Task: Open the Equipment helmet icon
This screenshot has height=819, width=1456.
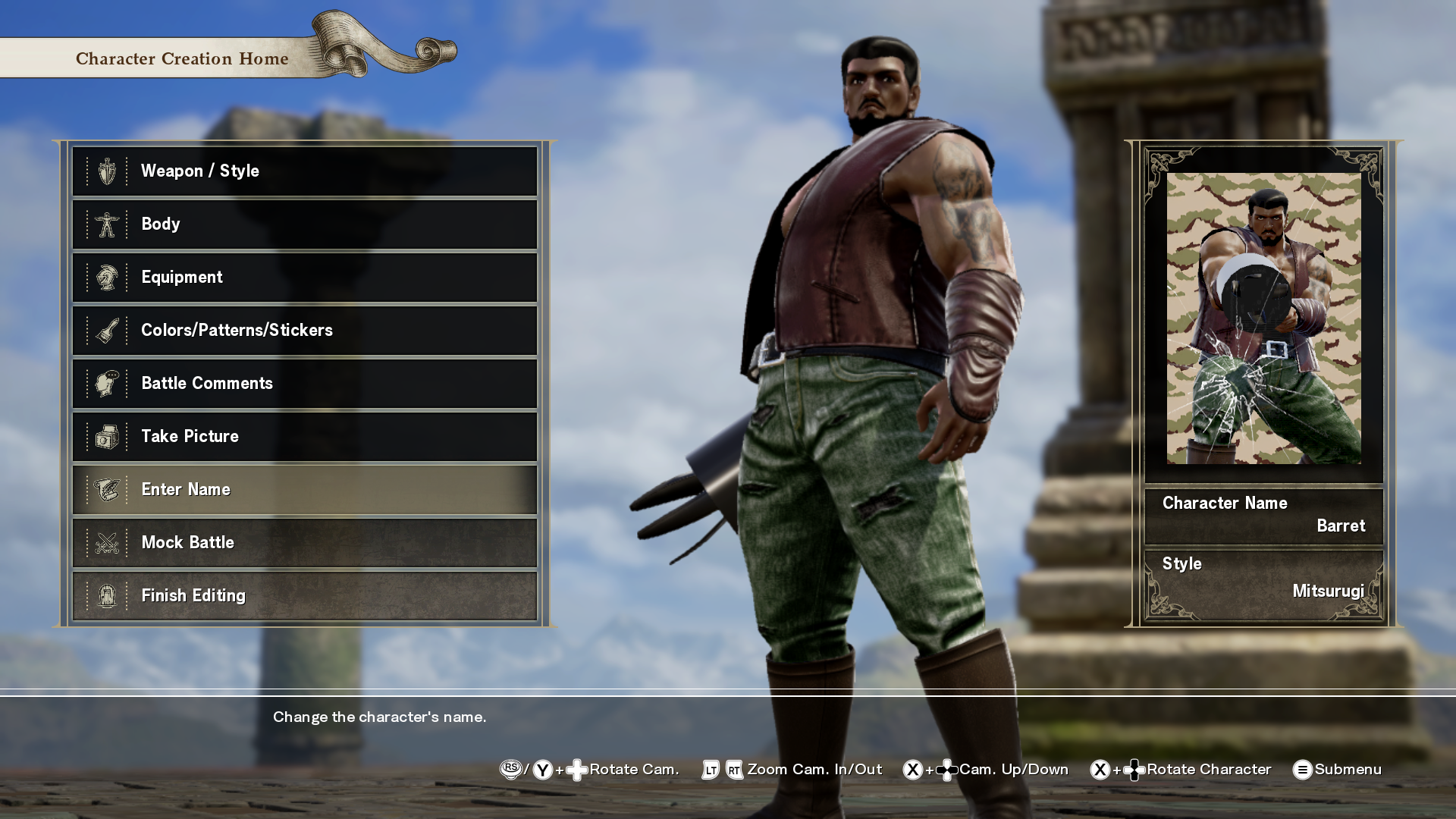Action: (107, 277)
